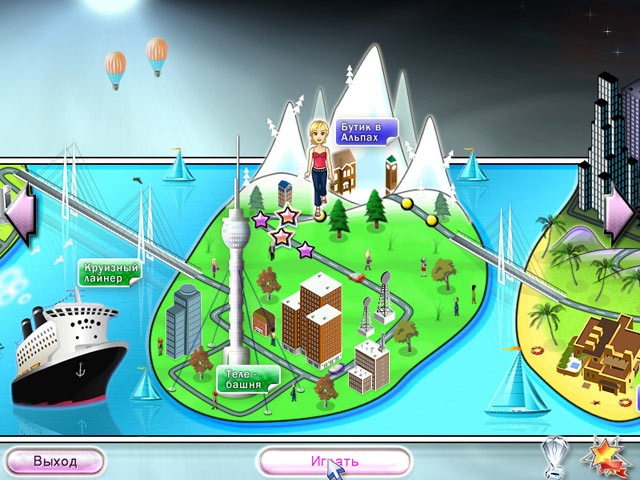640x480 pixels.
Task: Move map using the right purple arrow
Action: (x=620, y=211)
